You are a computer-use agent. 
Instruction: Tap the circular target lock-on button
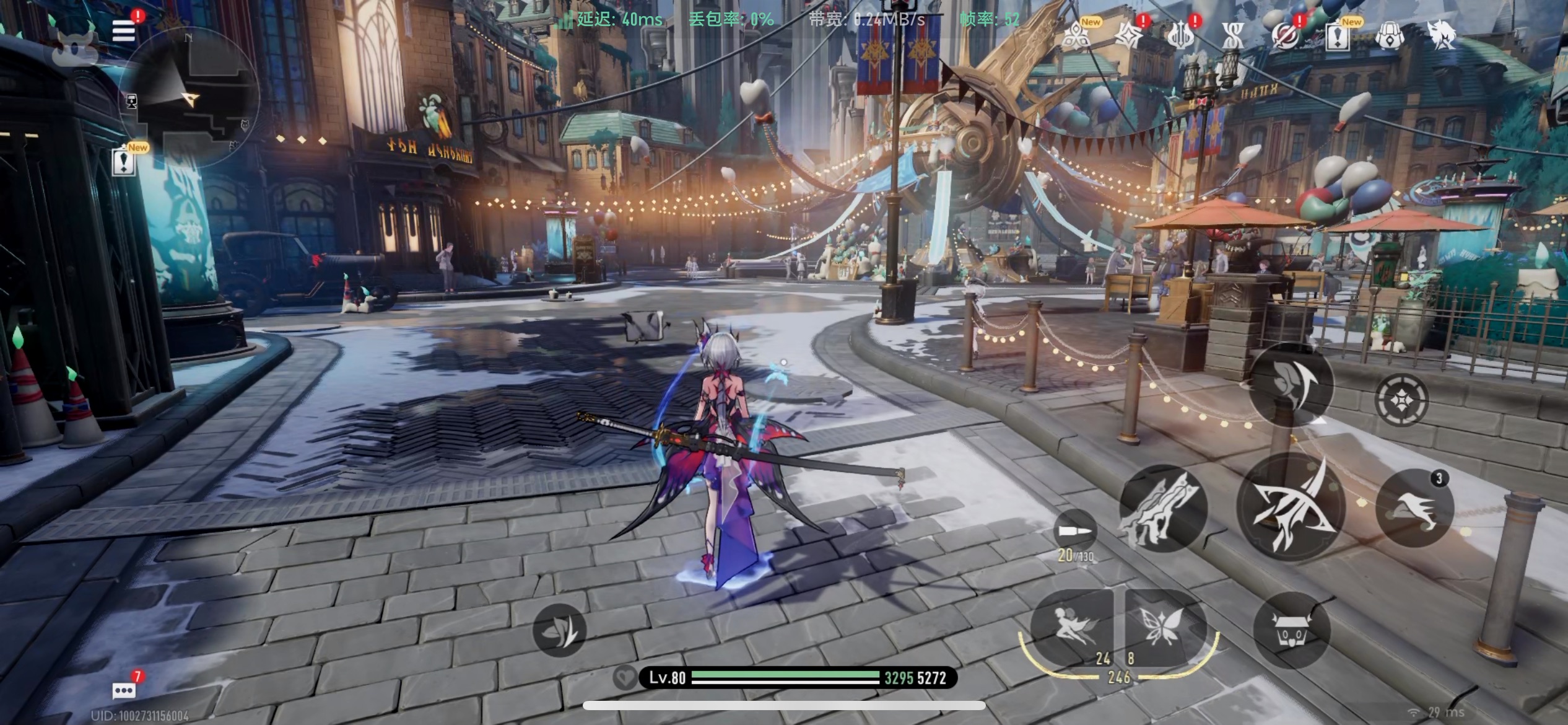(1401, 400)
